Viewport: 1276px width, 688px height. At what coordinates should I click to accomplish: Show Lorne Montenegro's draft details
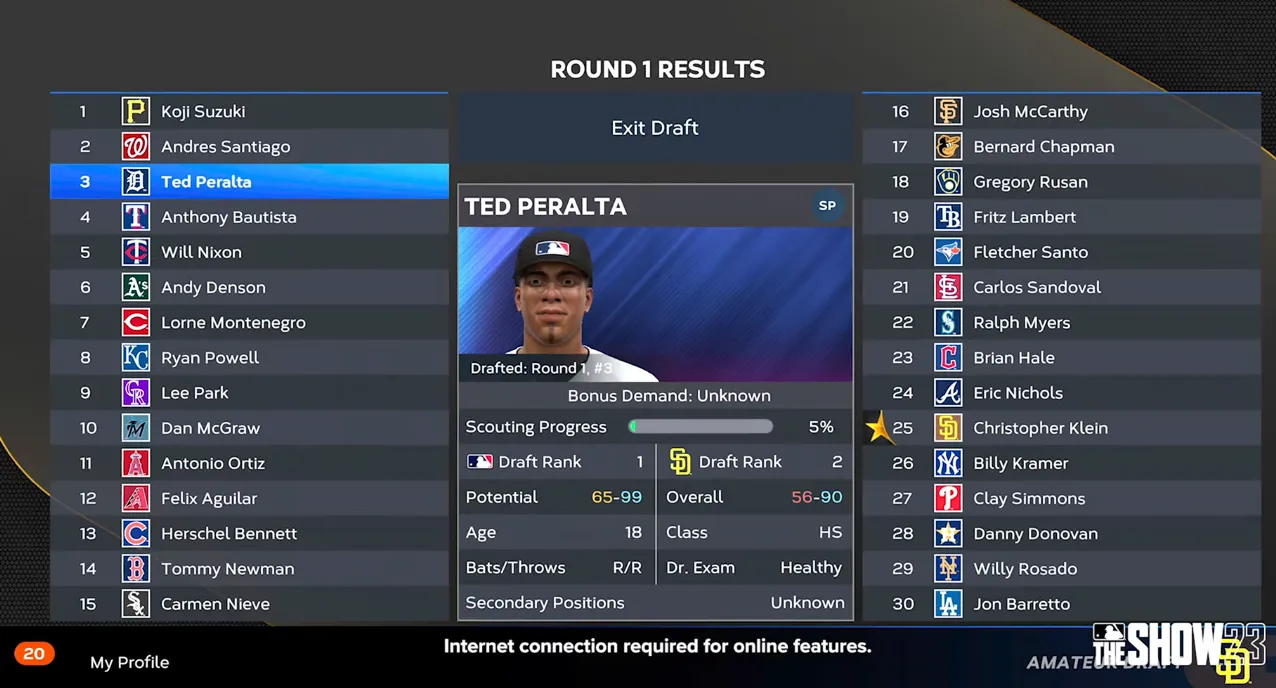[249, 322]
